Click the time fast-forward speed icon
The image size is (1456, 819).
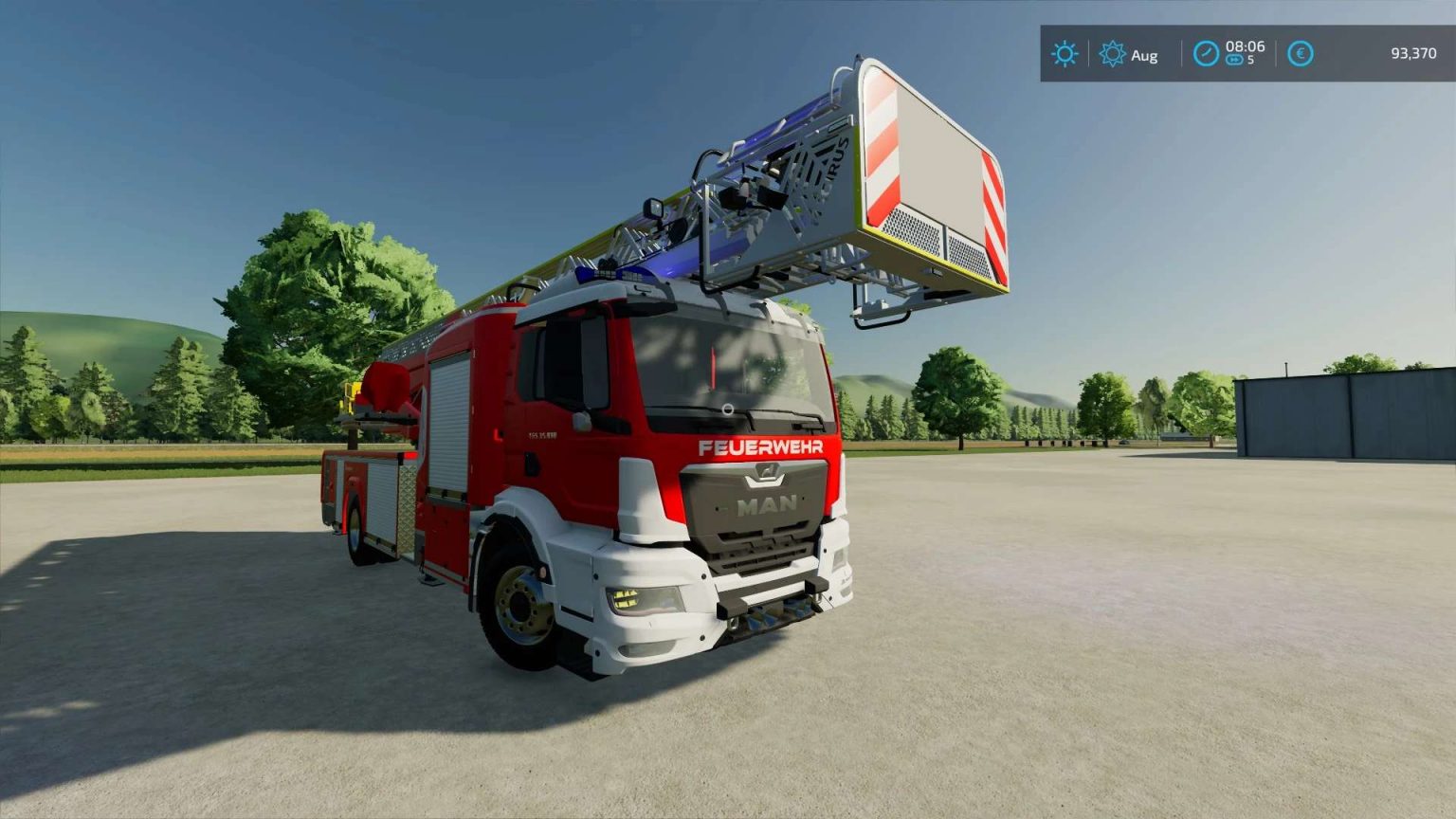click(x=1234, y=60)
